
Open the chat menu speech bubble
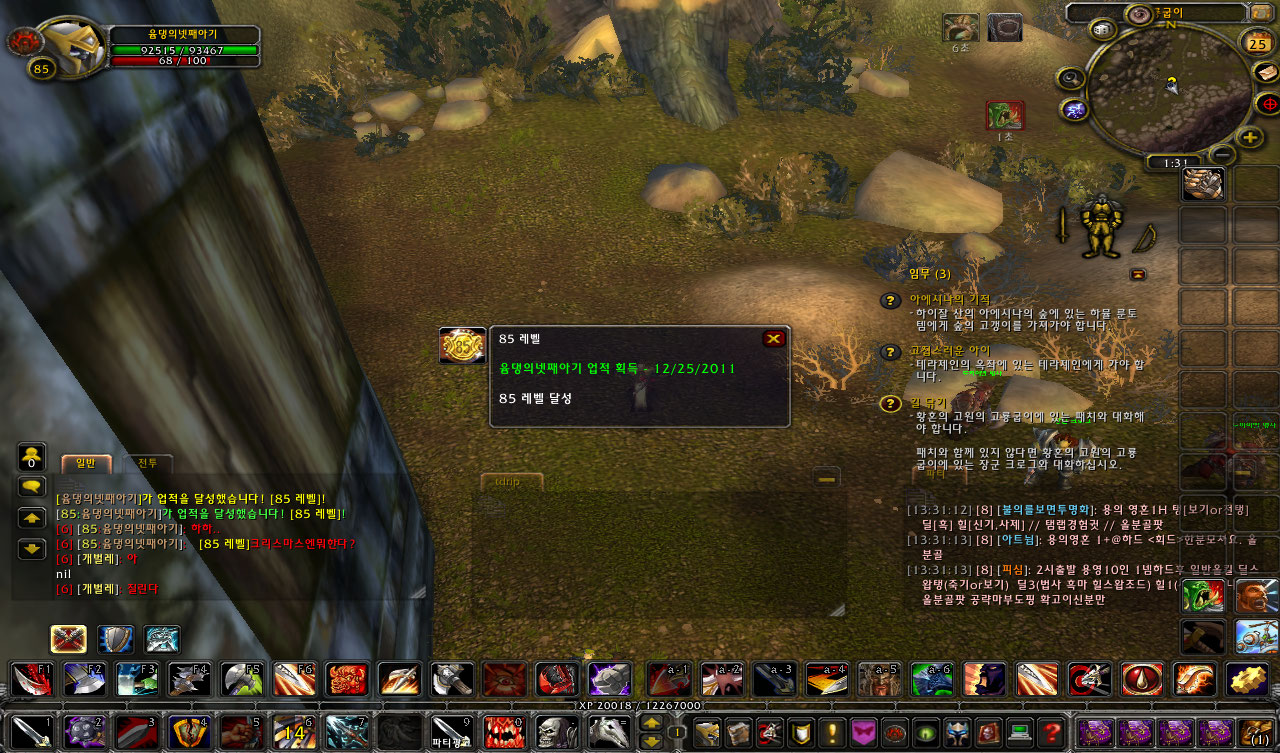[31, 484]
